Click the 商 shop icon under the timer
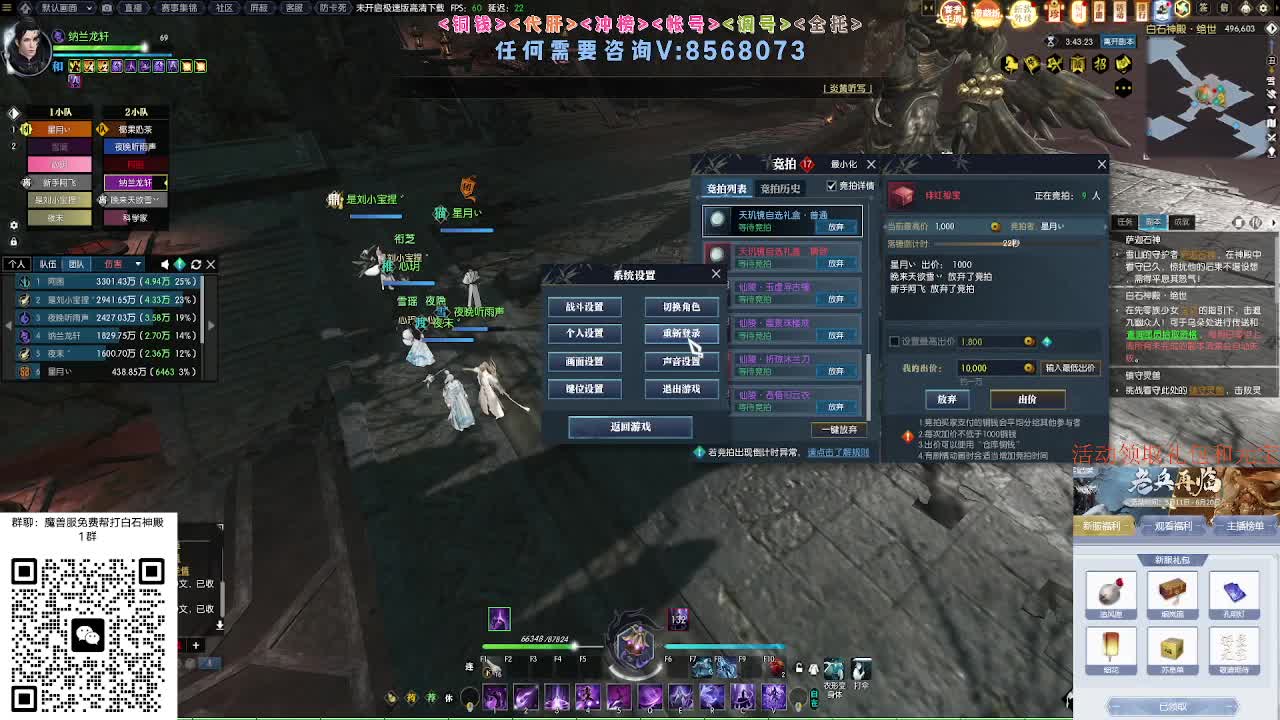The height and width of the screenshot is (720, 1280). [1077, 63]
